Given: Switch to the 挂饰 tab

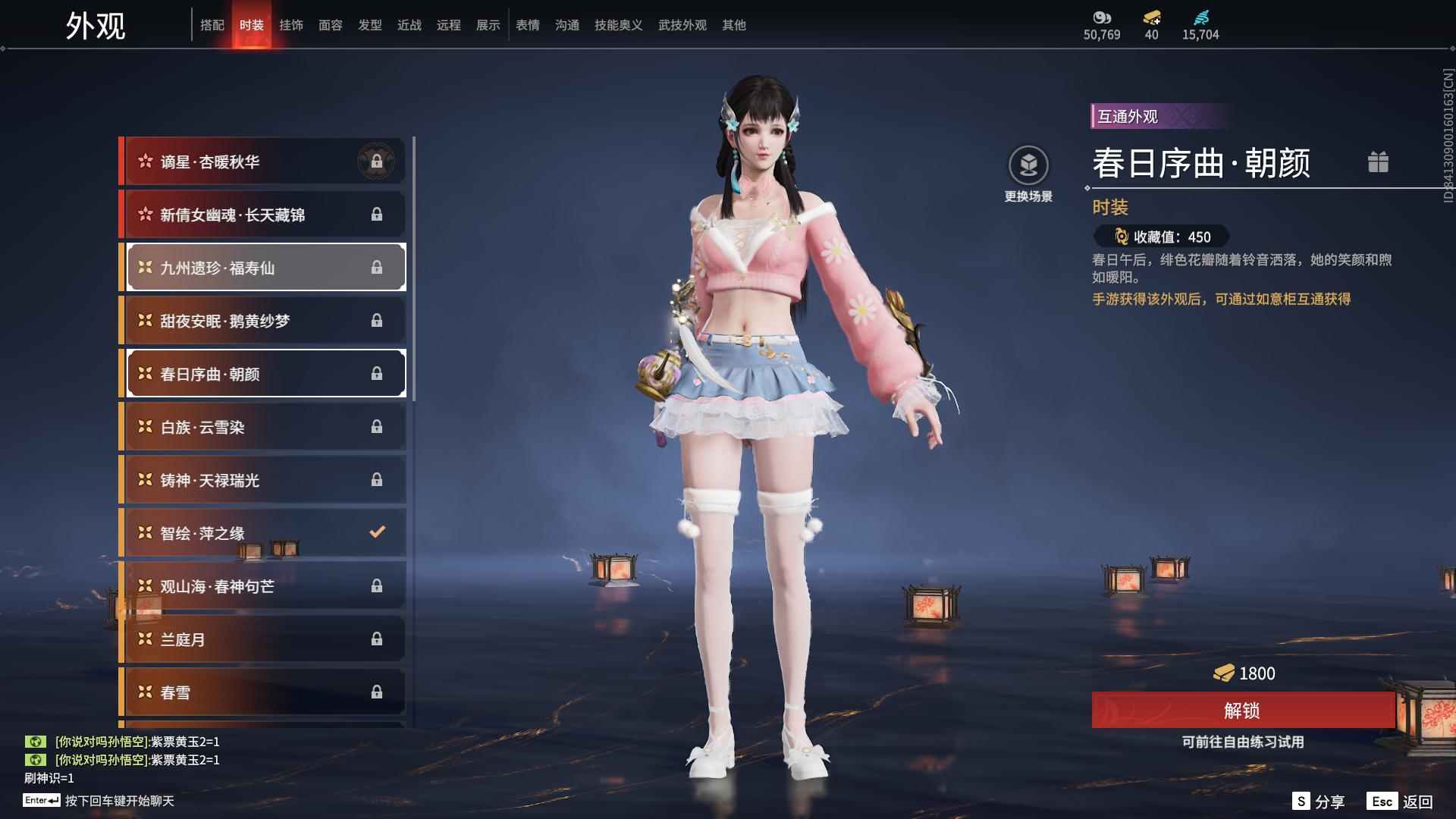Looking at the screenshot, I should pyautogui.click(x=292, y=24).
